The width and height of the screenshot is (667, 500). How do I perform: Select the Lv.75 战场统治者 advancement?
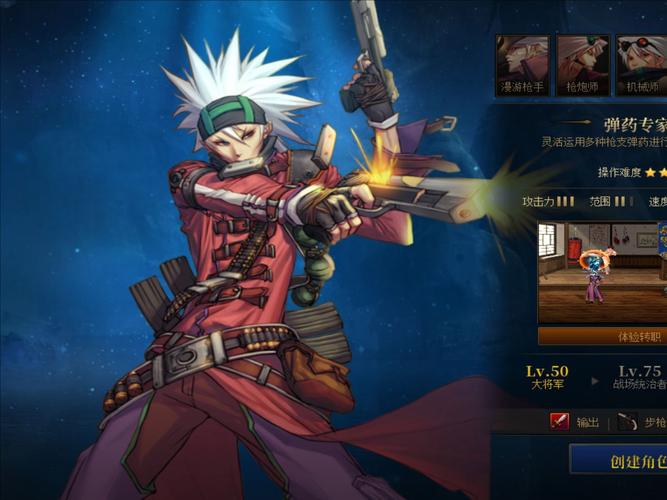pyautogui.click(x=638, y=377)
